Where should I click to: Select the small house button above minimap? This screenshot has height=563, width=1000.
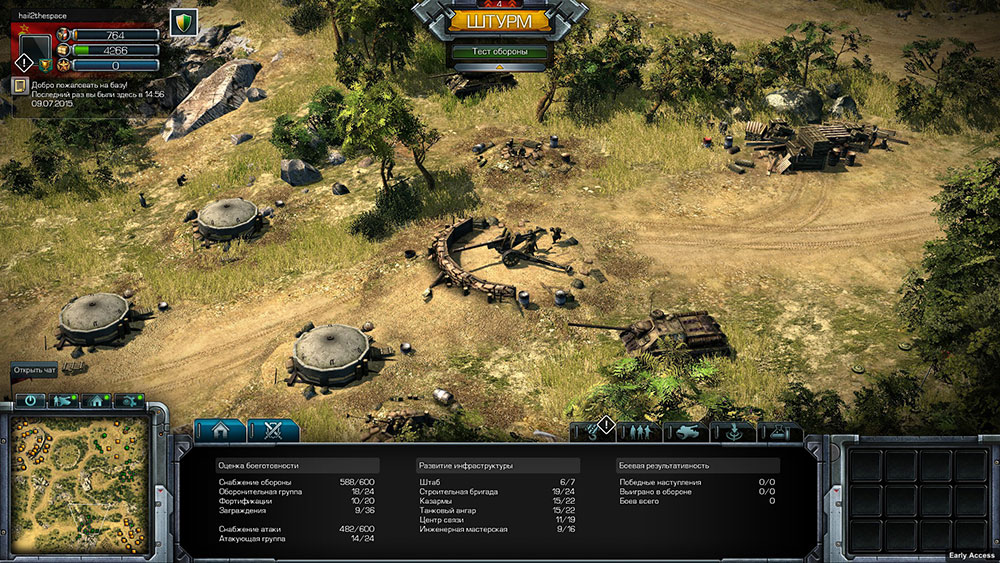pos(96,401)
